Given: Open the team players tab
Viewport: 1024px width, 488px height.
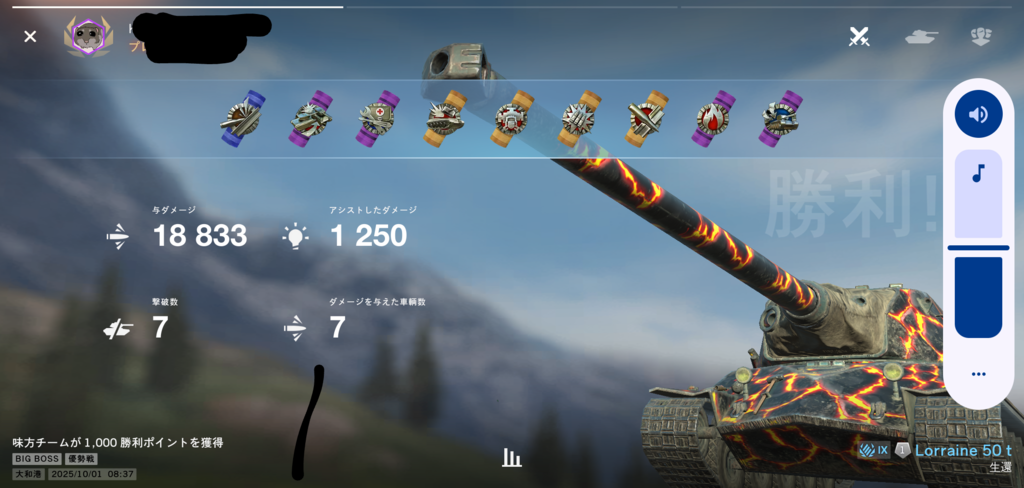Looking at the screenshot, I should [x=981, y=37].
